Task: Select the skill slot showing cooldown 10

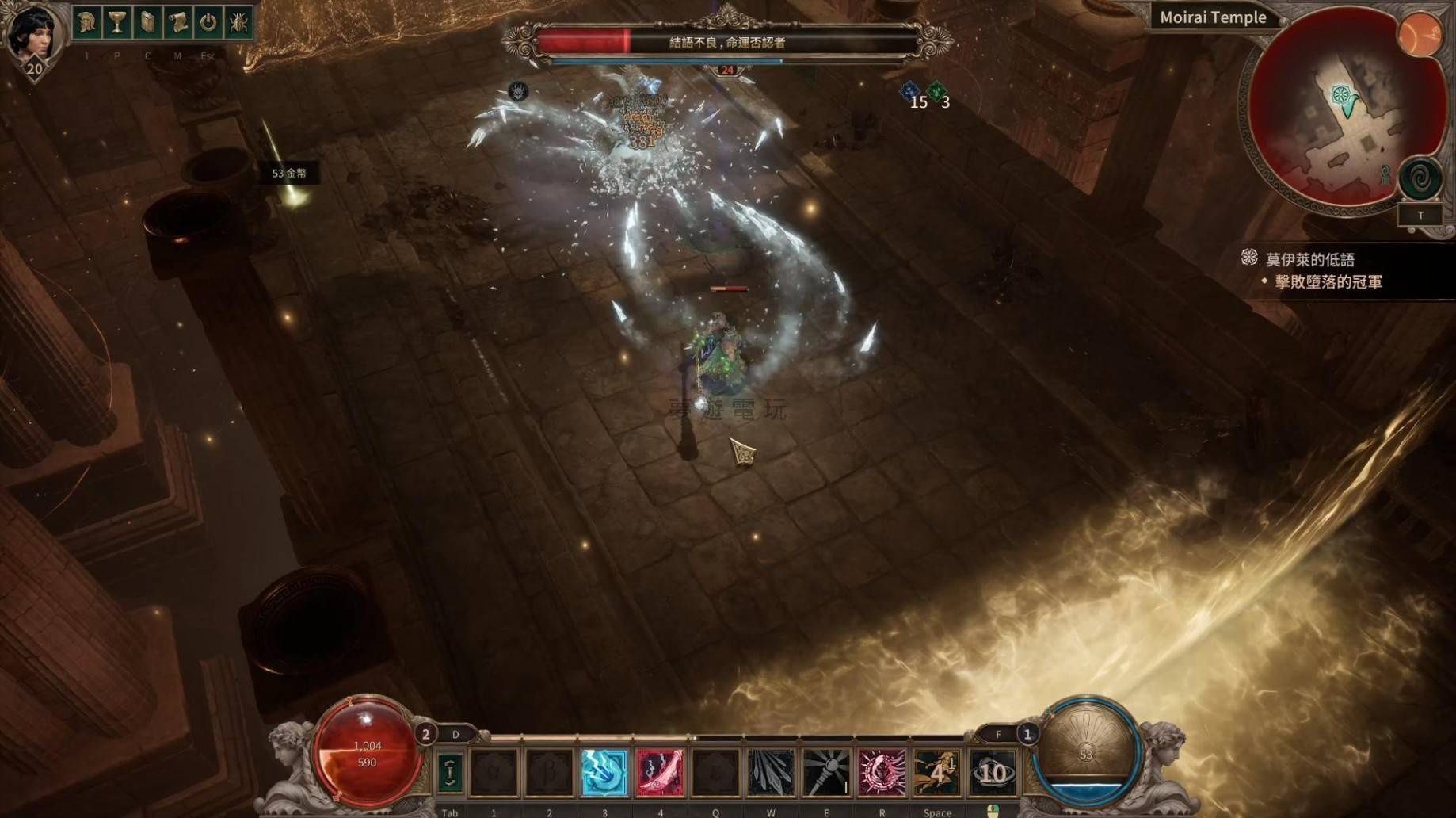Action: (x=993, y=772)
